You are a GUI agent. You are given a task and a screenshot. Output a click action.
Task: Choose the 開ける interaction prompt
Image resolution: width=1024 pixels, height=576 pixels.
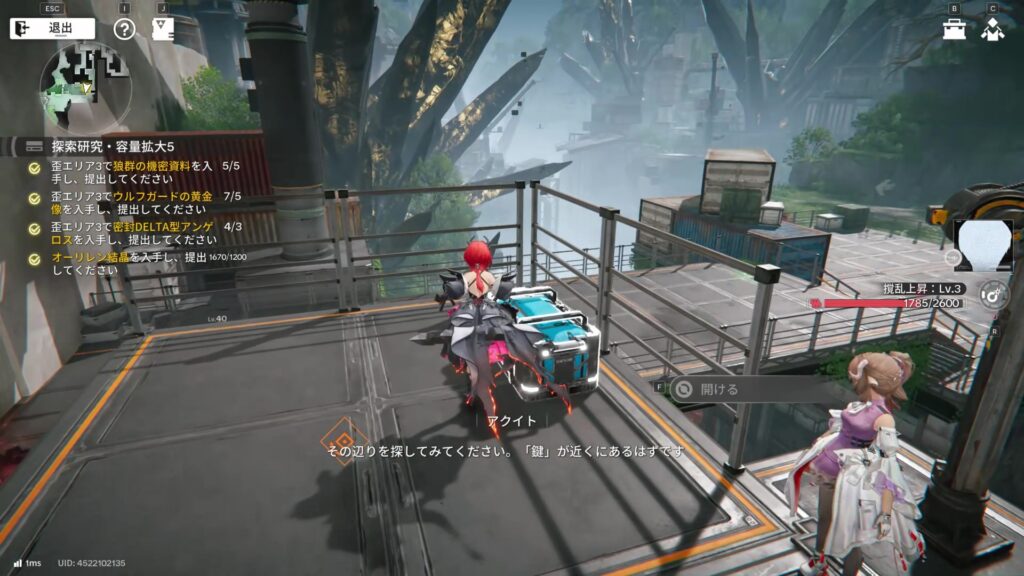tap(718, 389)
